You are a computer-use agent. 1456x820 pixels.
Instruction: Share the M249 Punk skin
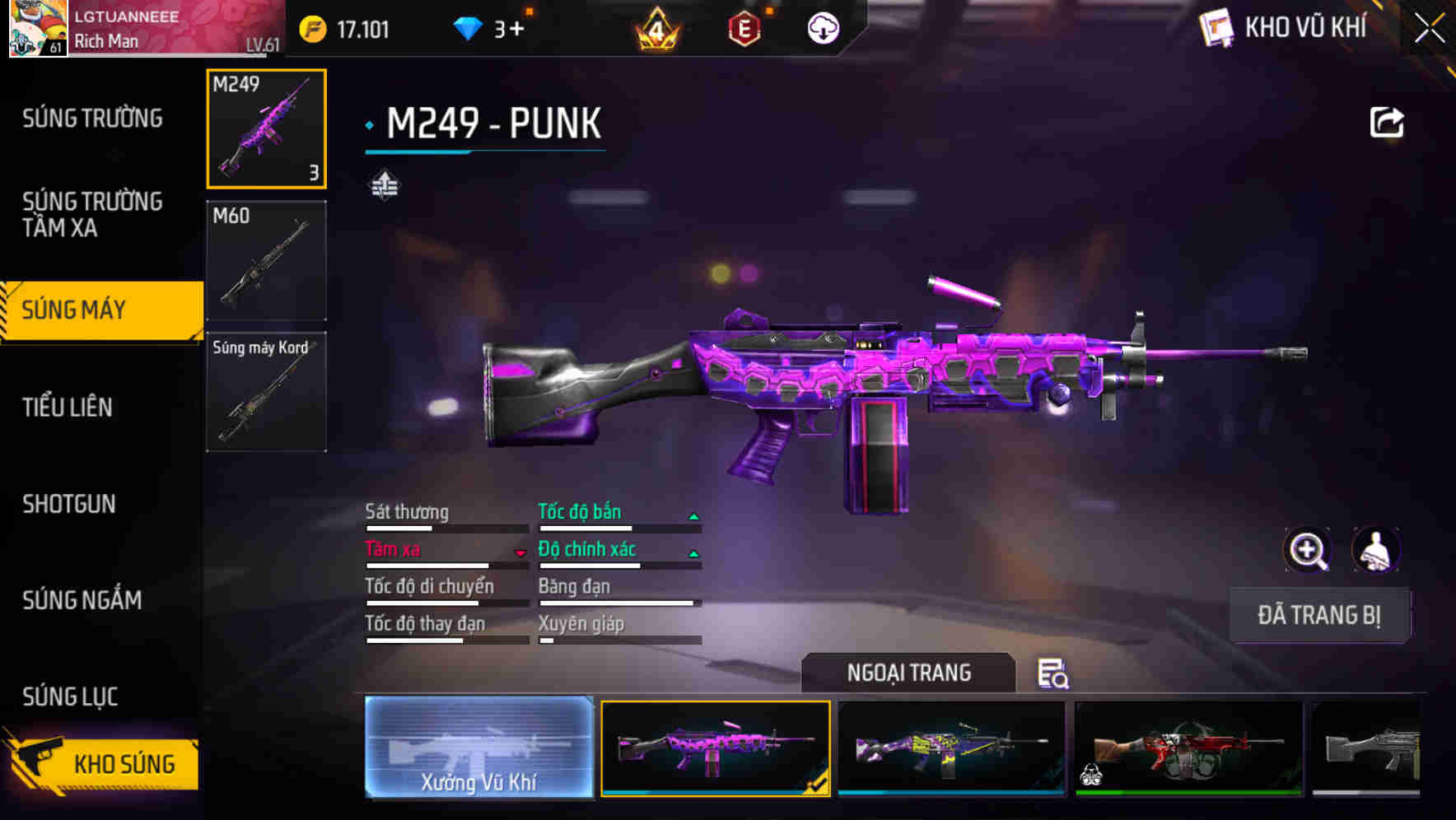(x=1388, y=121)
